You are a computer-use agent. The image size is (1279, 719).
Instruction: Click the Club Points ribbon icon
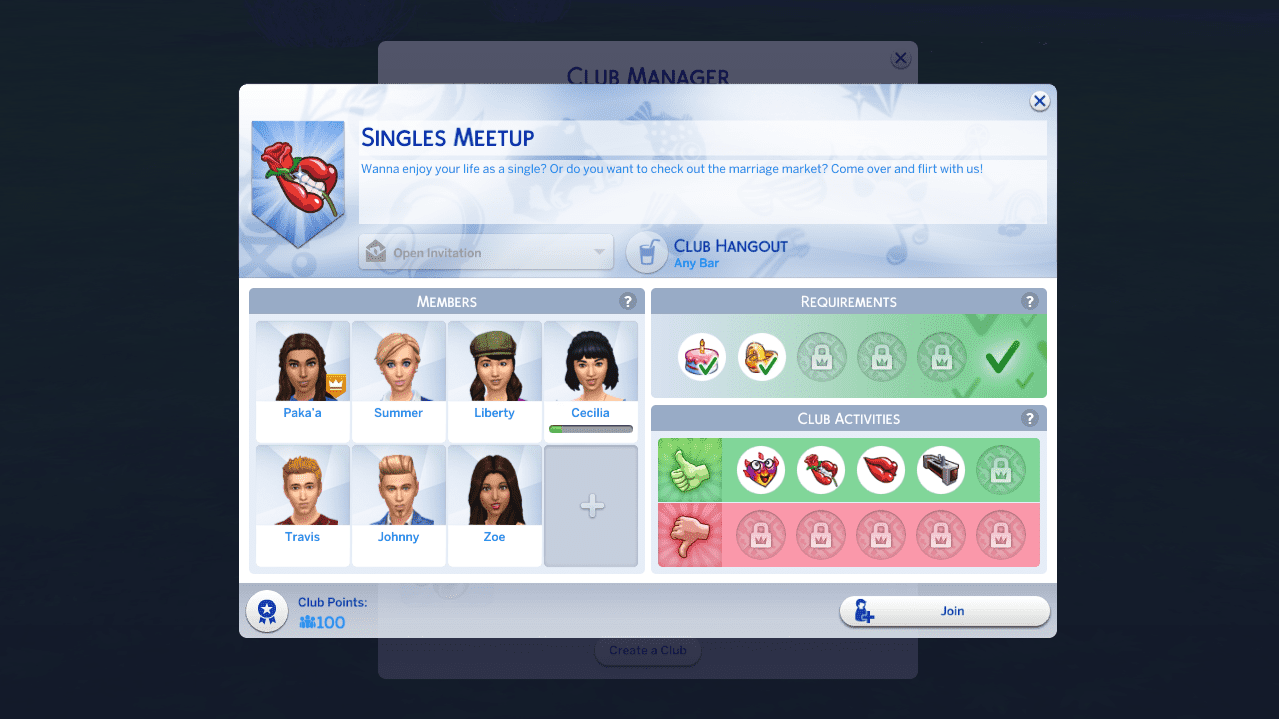click(x=267, y=610)
